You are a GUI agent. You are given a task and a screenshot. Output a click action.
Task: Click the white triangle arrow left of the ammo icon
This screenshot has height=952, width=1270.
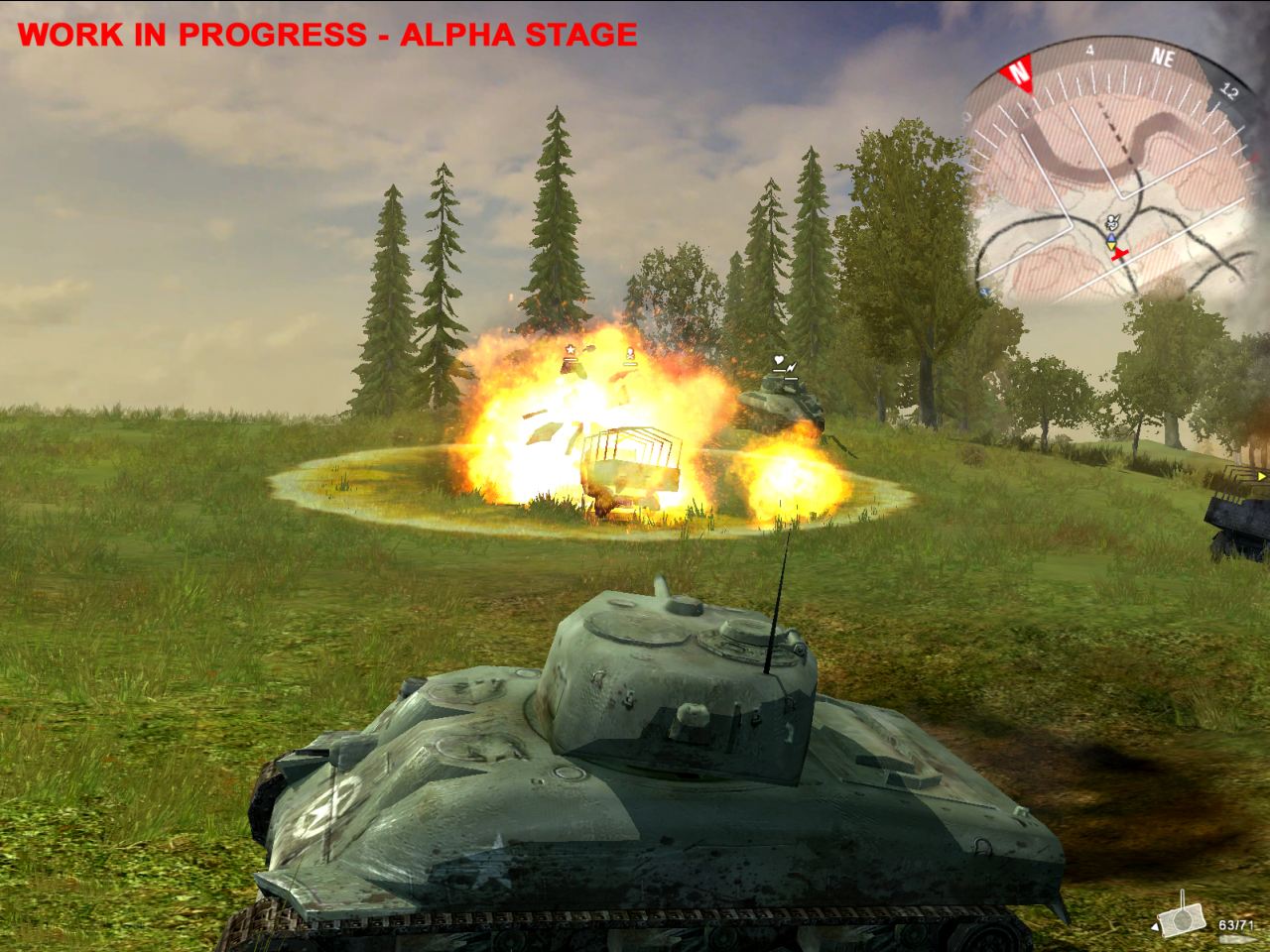pos(1155,927)
